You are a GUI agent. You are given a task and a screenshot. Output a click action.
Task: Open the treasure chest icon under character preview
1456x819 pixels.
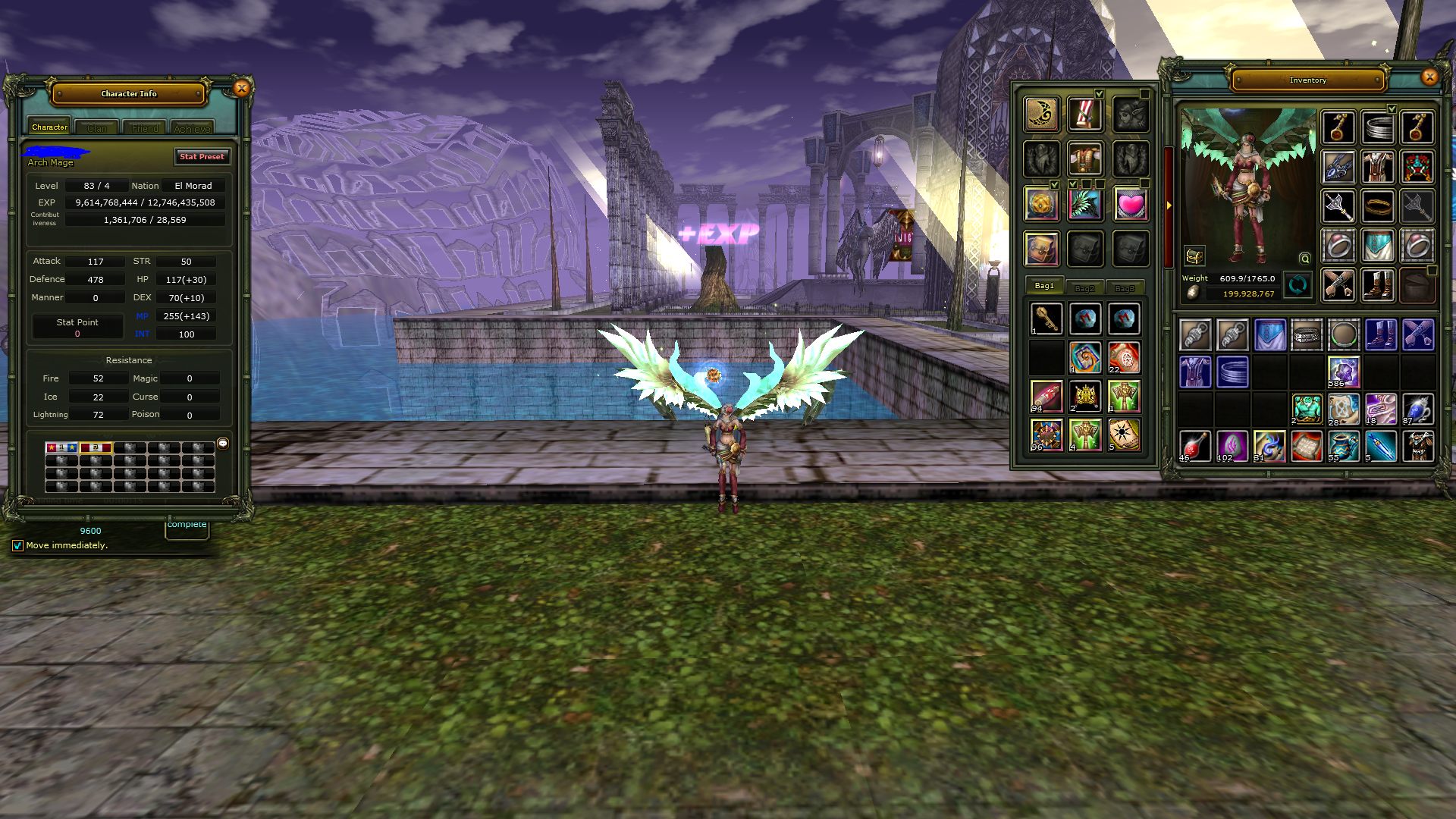click(x=1194, y=256)
